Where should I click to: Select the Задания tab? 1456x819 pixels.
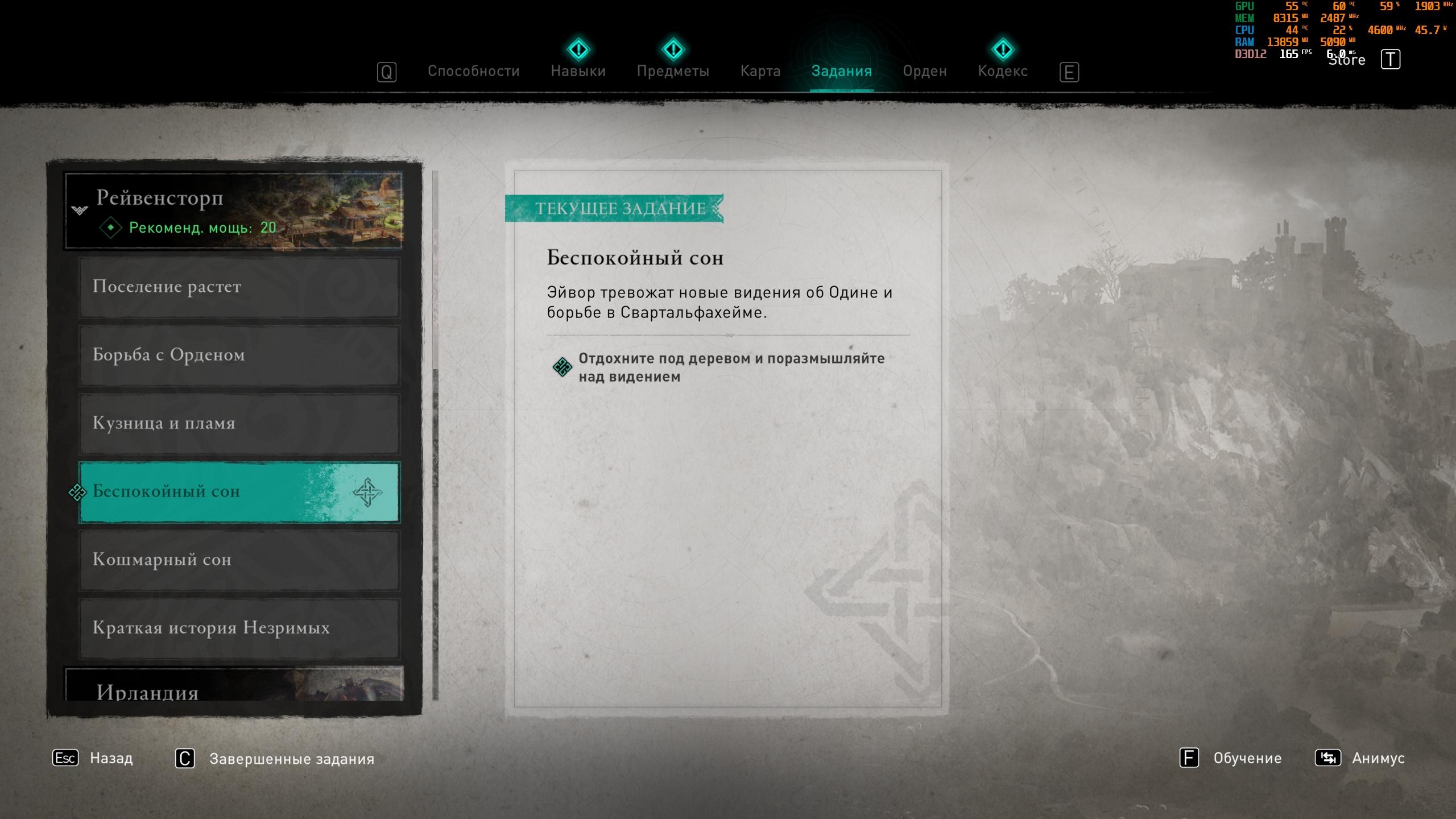pyautogui.click(x=841, y=71)
